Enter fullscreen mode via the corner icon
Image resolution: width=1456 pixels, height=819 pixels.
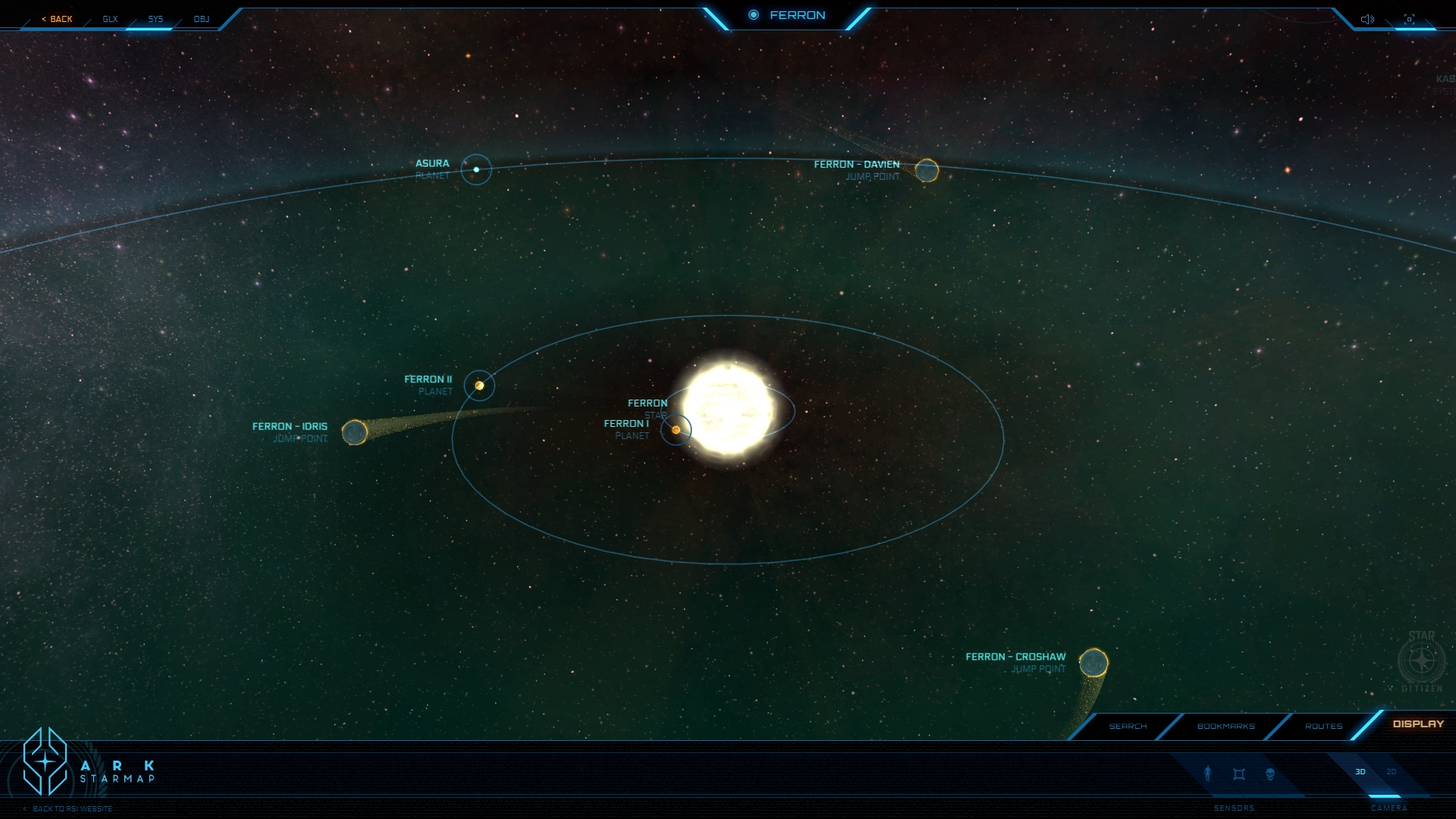(x=1409, y=19)
